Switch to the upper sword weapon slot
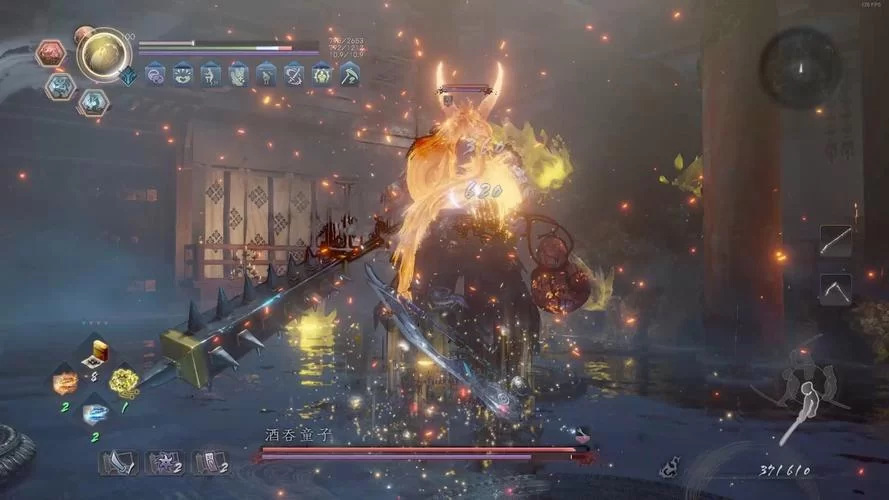Viewport: 889px width, 500px height. 835,240
